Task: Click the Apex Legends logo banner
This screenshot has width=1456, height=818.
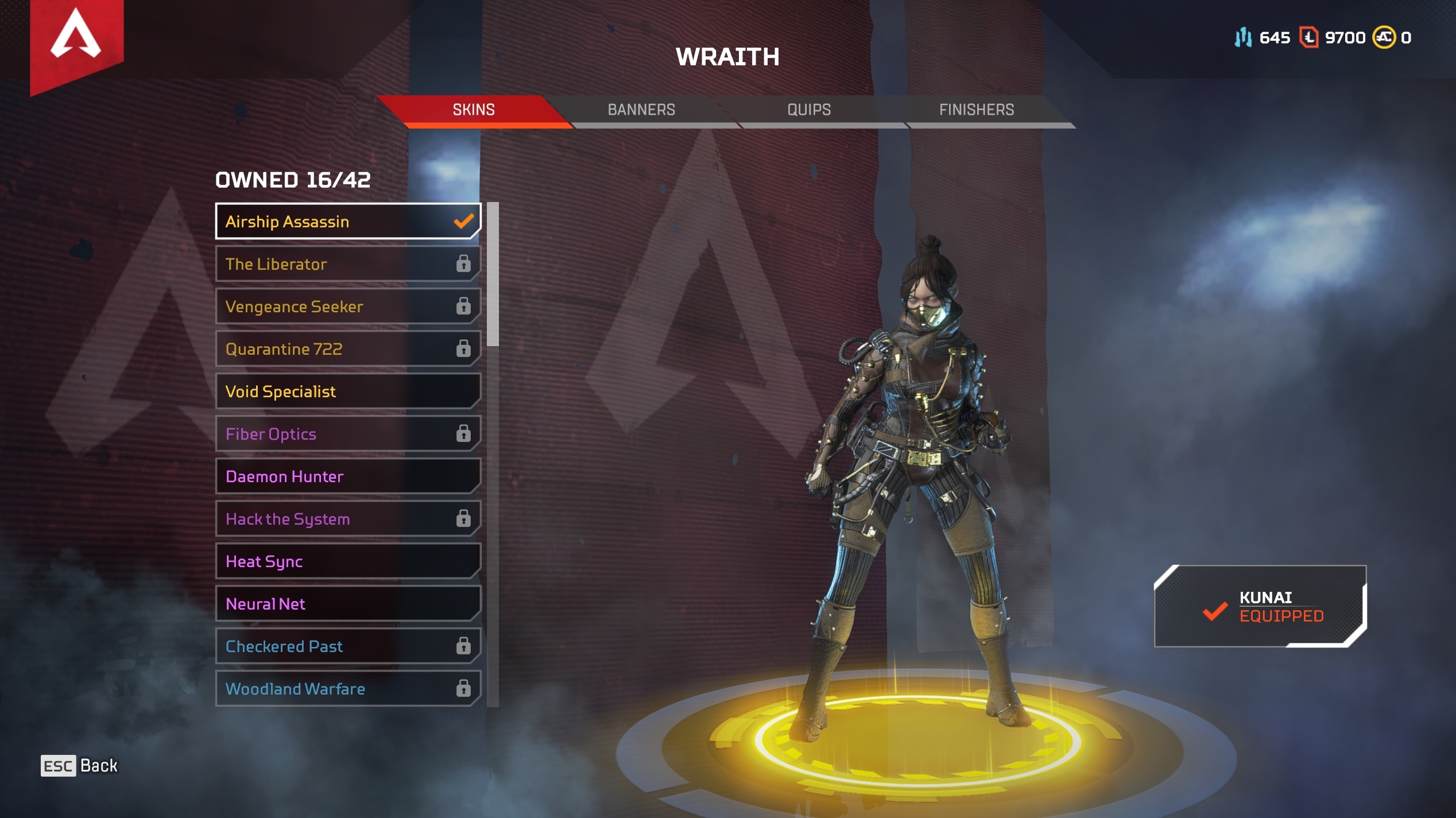Action: pyautogui.click(x=76, y=40)
